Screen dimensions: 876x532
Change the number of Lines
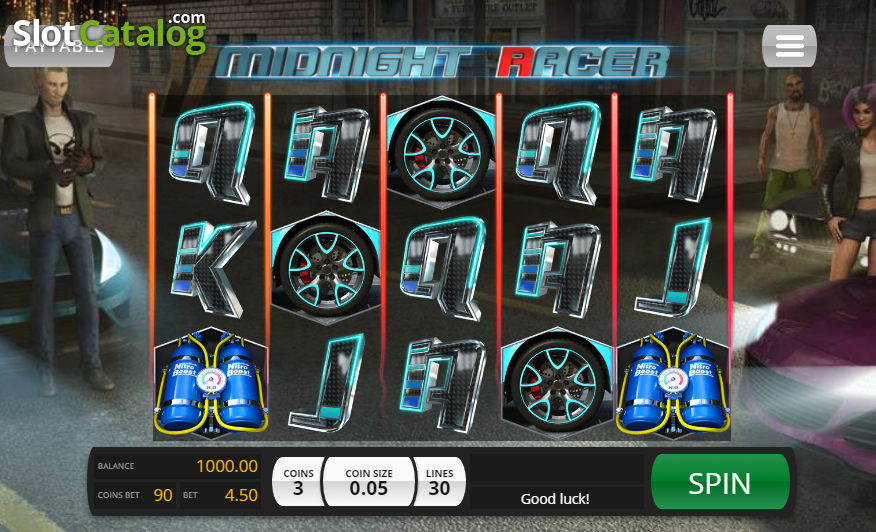439,482
